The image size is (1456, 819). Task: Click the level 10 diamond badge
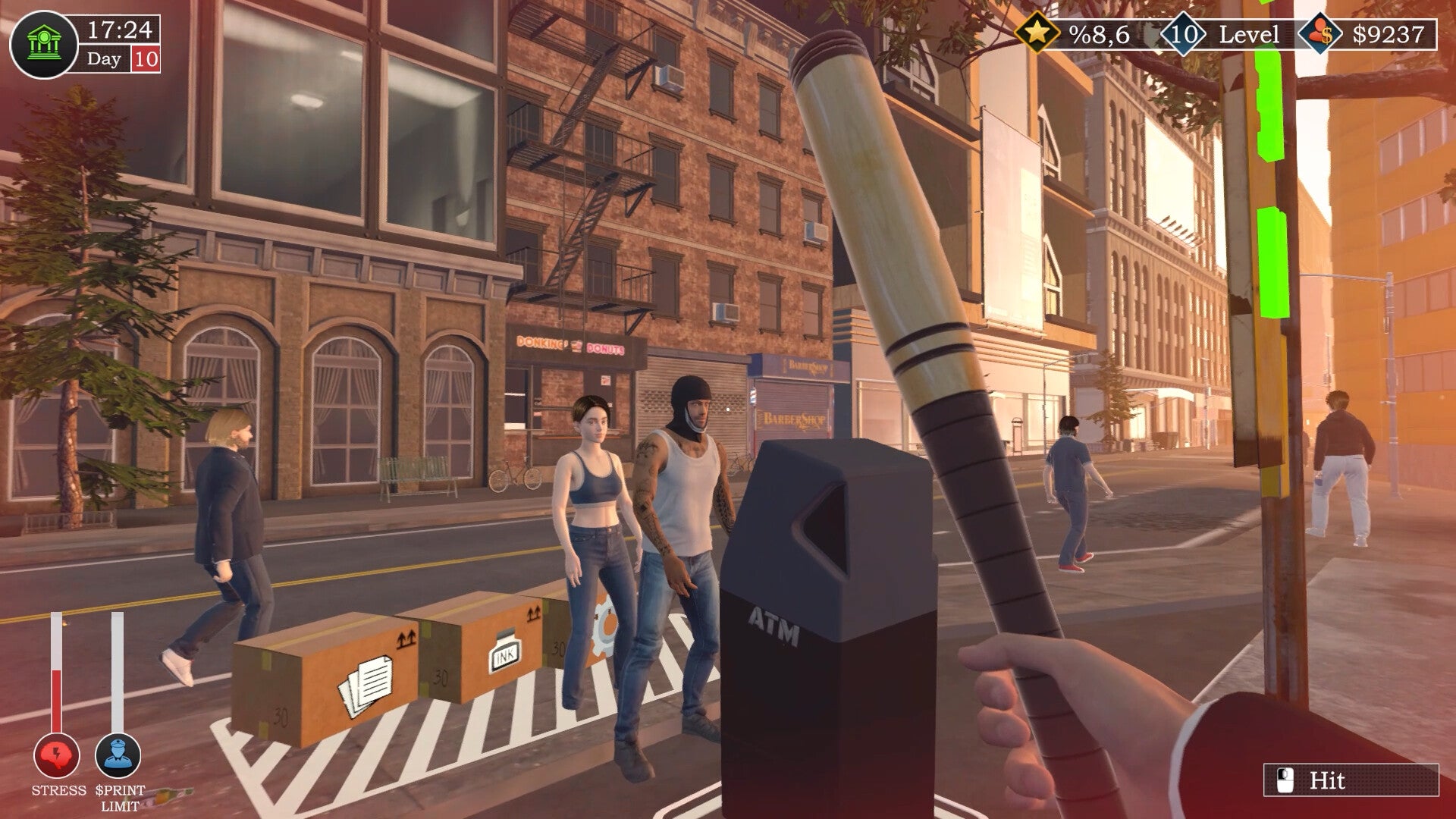1183,34
